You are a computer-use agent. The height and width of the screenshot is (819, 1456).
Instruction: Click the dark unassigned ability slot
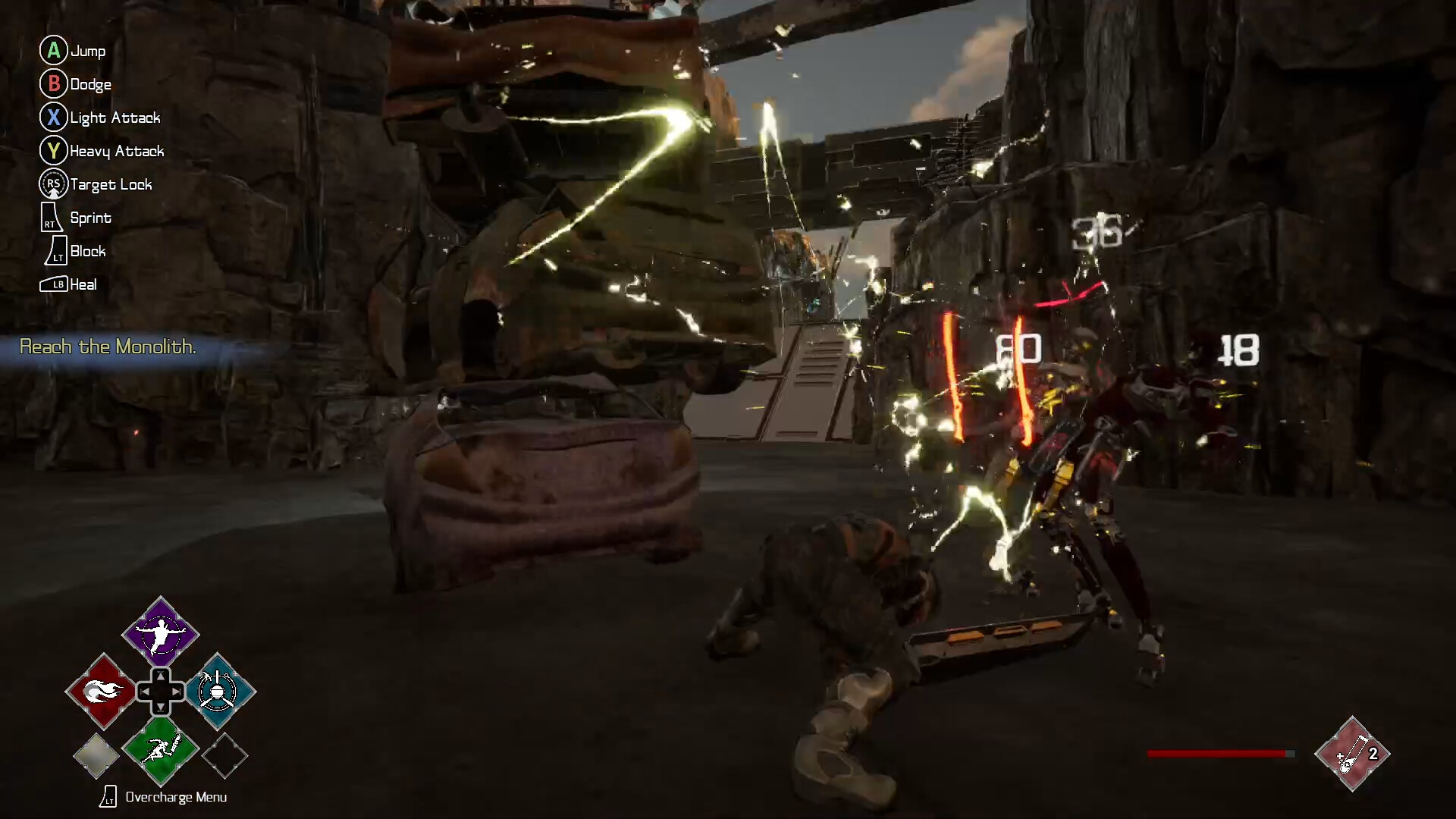tap(224, 755)
